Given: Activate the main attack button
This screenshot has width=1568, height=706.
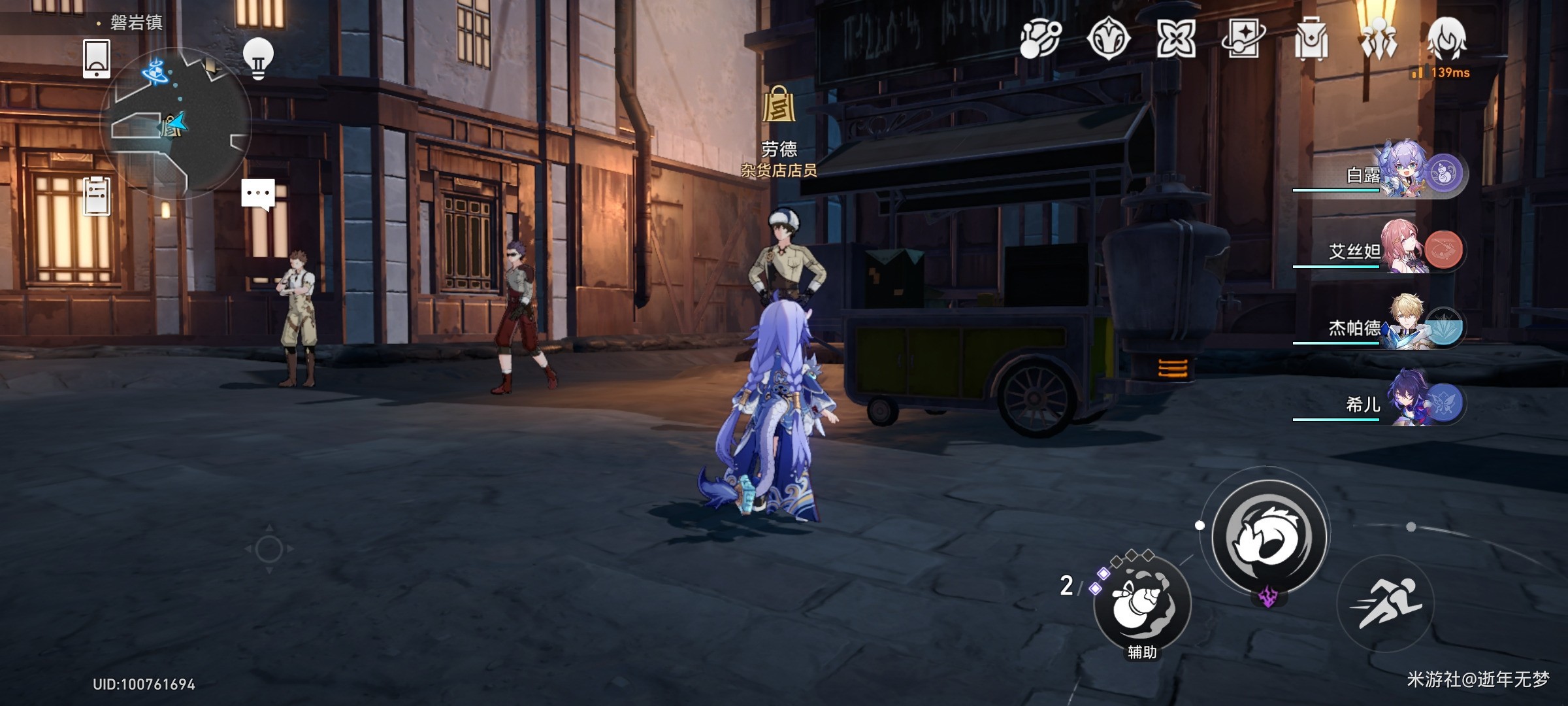Looking at the screenshot, I should click(1269, 537).
